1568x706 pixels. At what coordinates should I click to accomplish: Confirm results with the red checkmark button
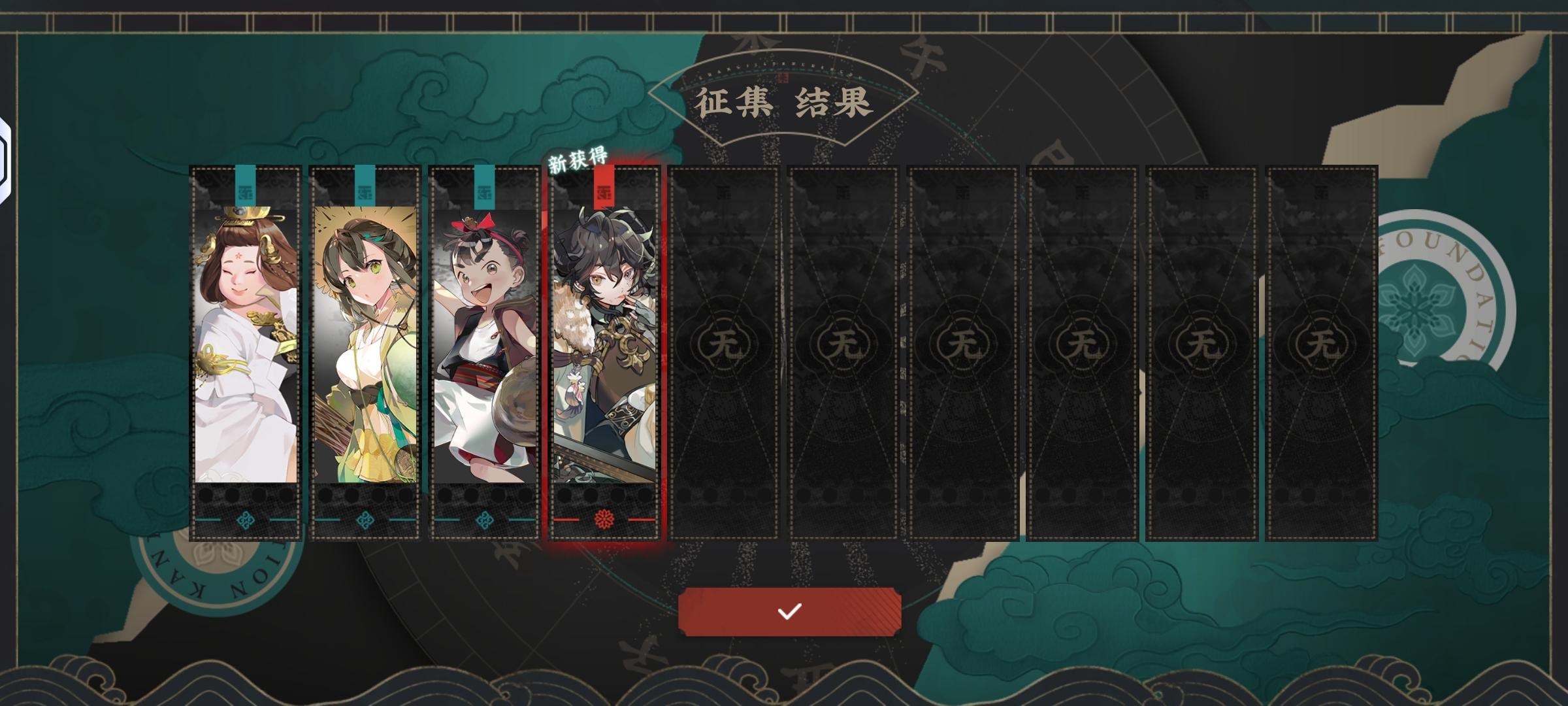pos(789,611)
